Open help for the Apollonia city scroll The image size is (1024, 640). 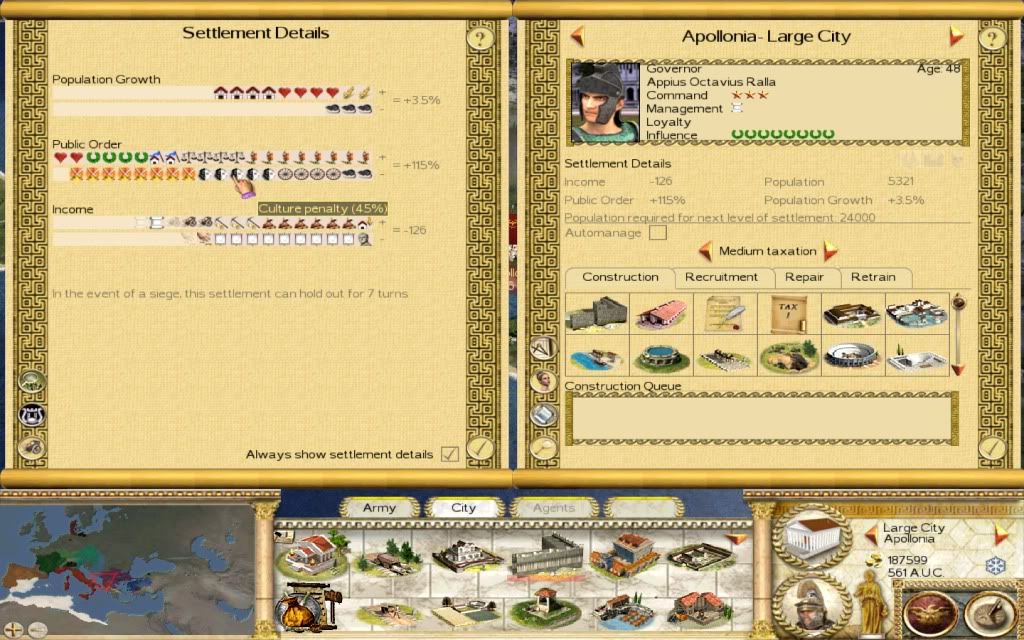[x=991, y=39]
